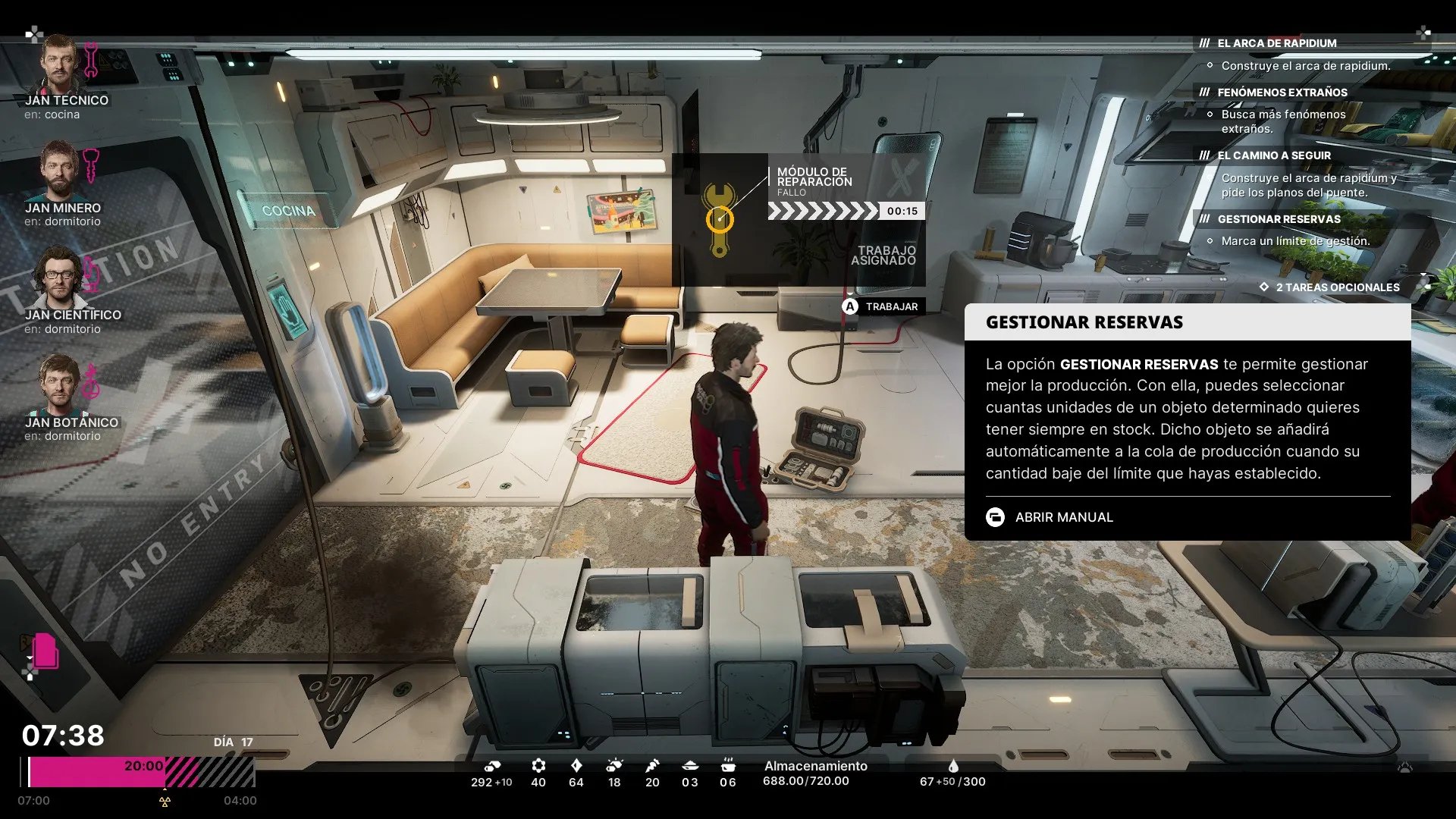Viewport: 1456px width, 819px height.
Task: Choose Jan Científico's portrait
Action: [59, 278]
